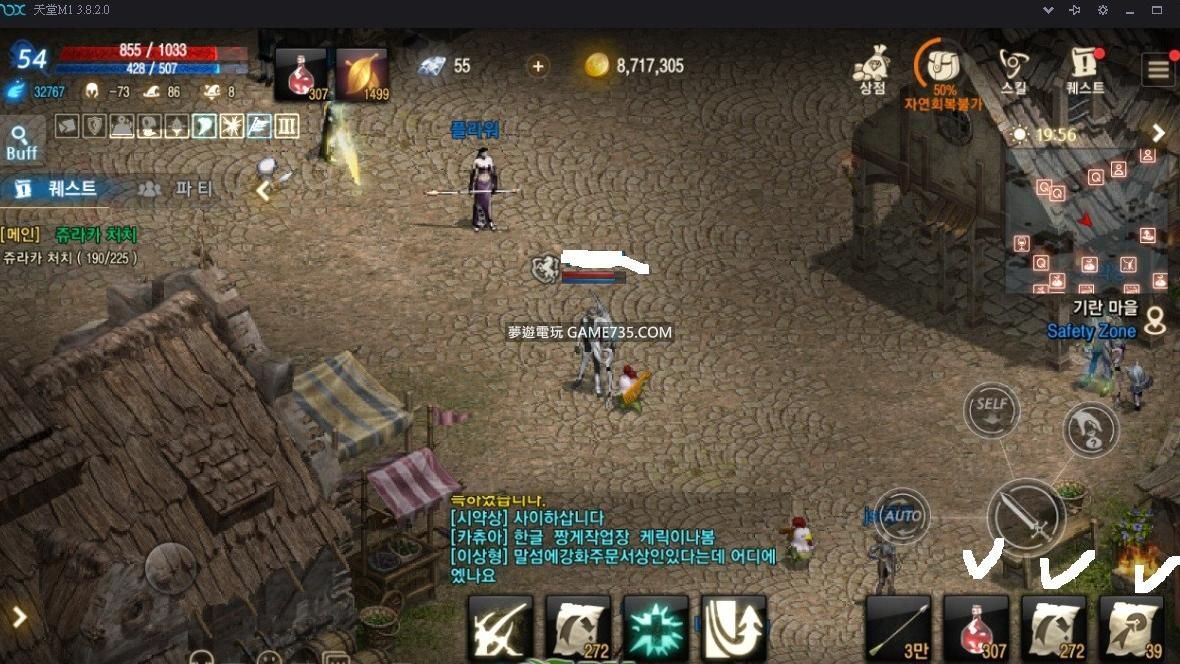Open the 퀘스트 scroll icon menu
This screenshot has height=664, width=1180.
tap(1084, 68)
